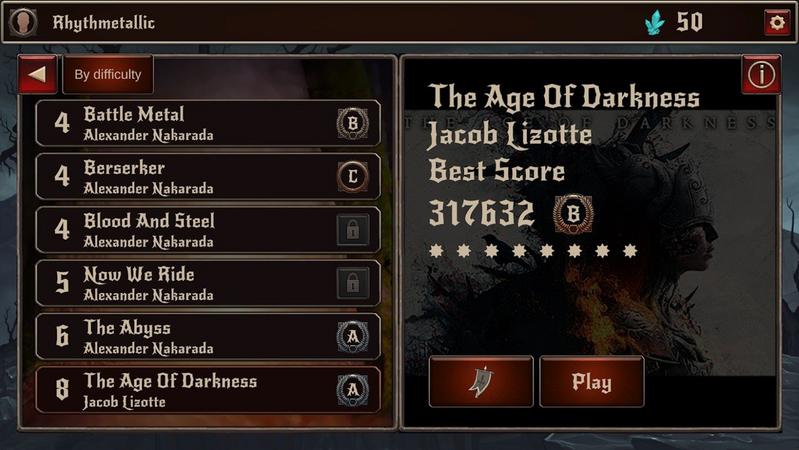Open the settings gear menu
Viewport: 799px width, 450px height.
(x=775, y=22)
